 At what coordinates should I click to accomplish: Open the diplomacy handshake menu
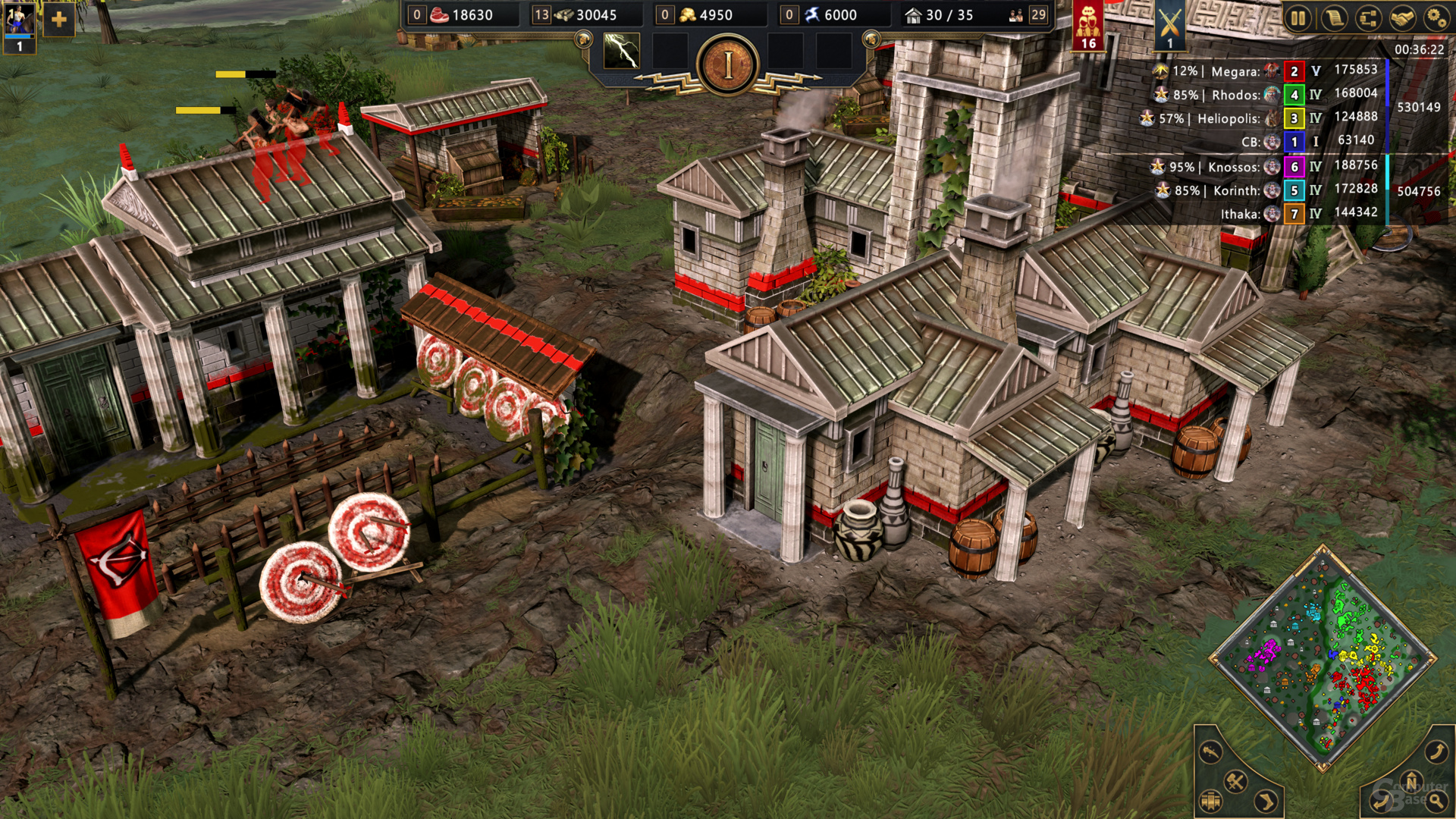(x=1402, y=17)
